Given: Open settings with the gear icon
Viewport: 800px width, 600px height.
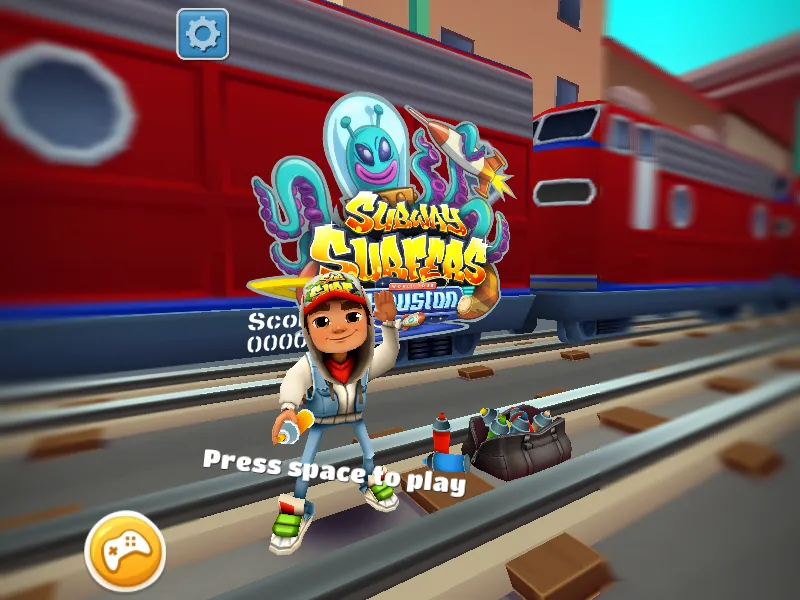Looking at the screenshot, I should point(203,35).
